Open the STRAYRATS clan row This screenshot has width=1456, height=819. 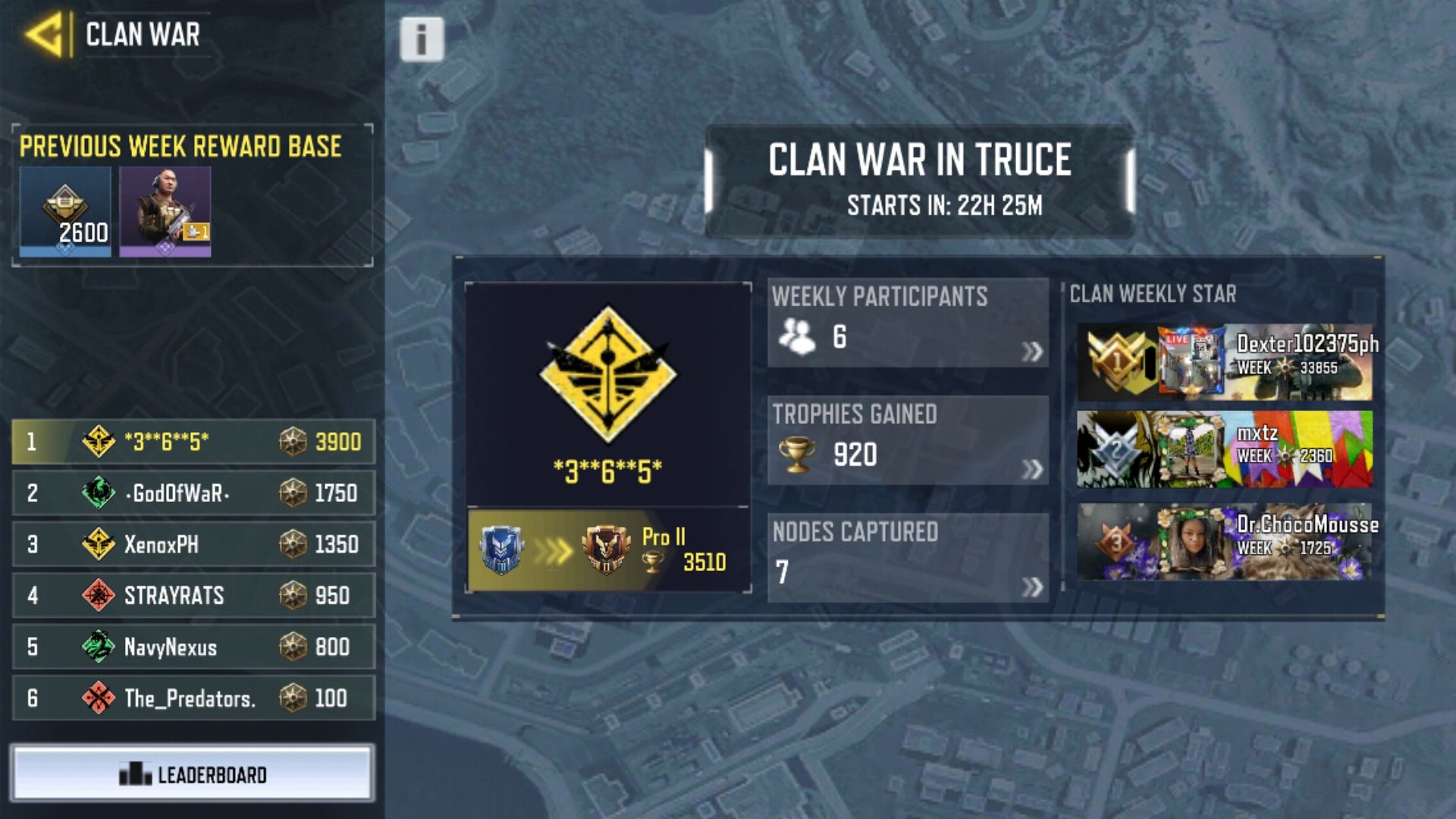[x=193, y=595]
